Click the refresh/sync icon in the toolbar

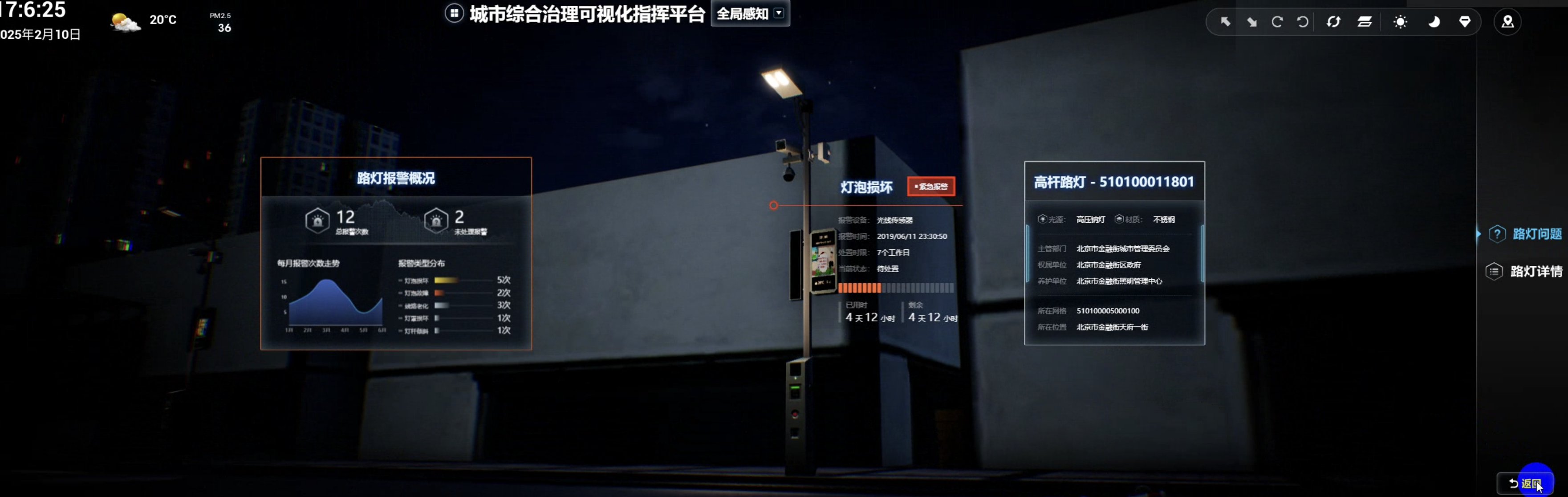[1334, 23]
